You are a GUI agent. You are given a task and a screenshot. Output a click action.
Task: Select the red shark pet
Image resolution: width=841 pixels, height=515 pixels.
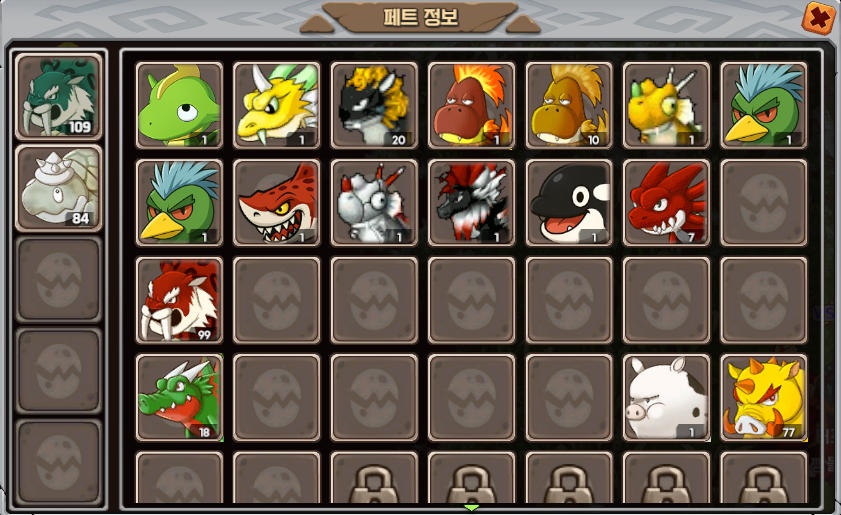tap(276, 203)
